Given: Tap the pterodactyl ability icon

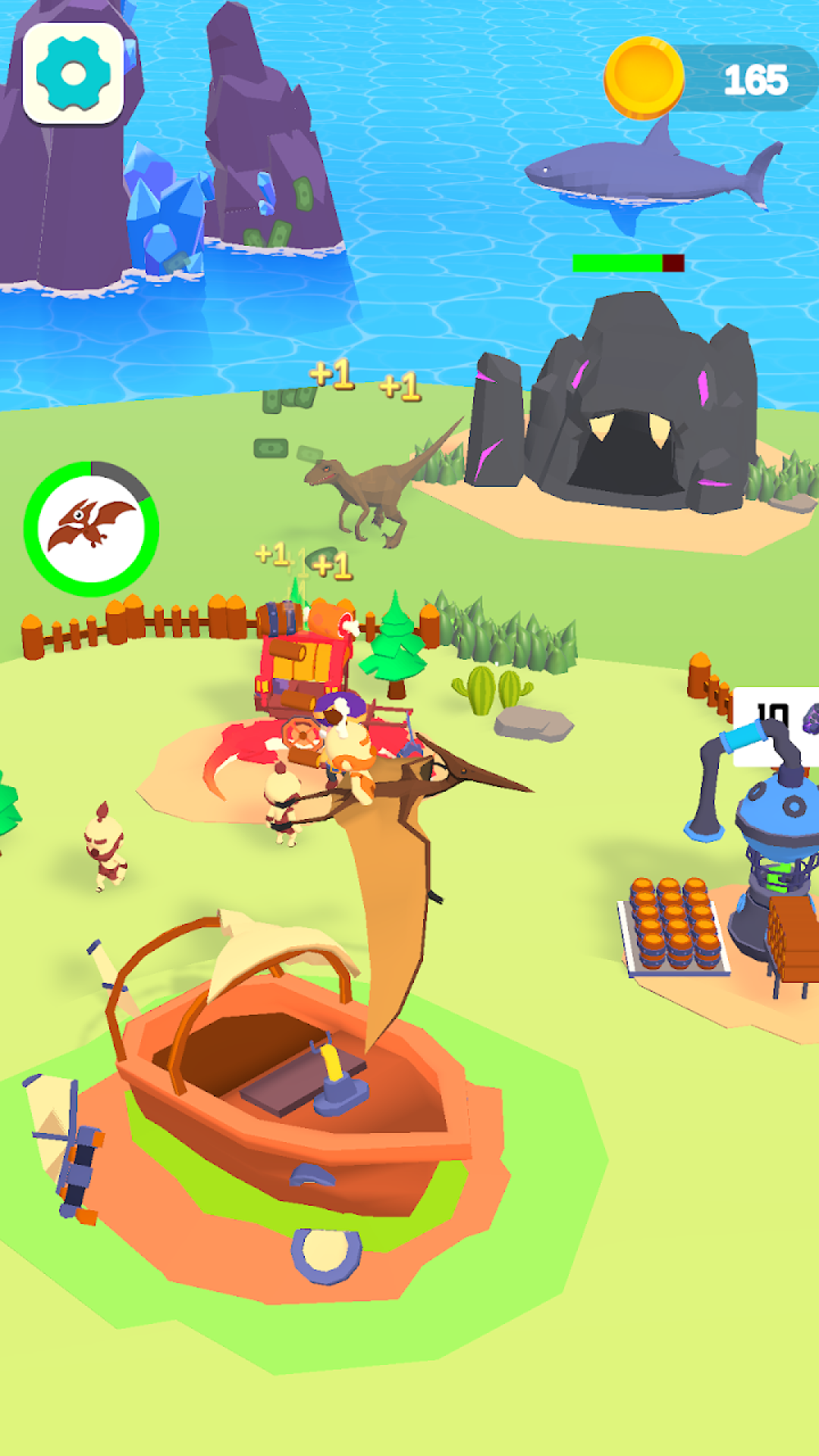Looking at the screenshot, I should pyautogui.click(x=91, y=529).
